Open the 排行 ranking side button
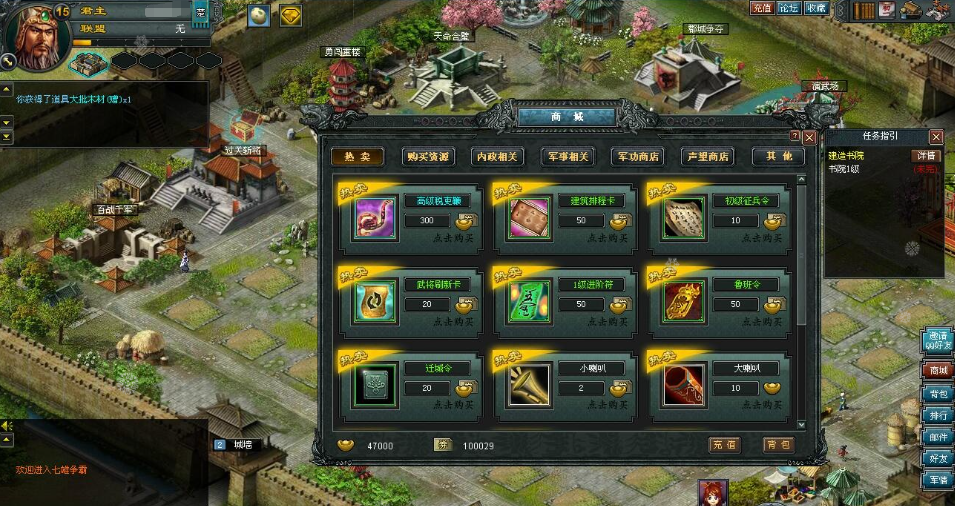This screenshot has width=955, height=506. (937, 415)
